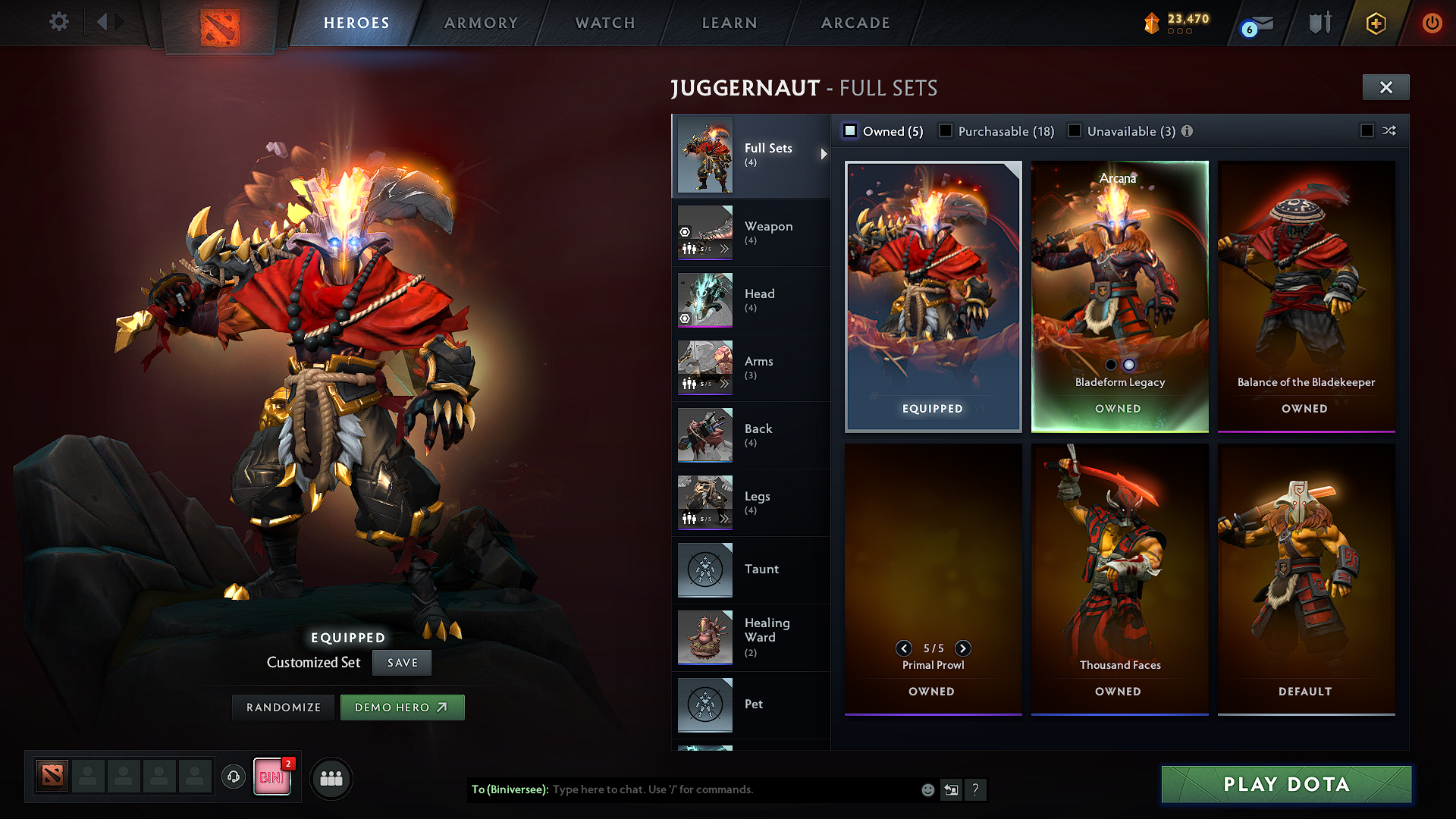1456x819 pixels.
Task: Choose the Thousand Faces set
Action: pos(1119,578)
